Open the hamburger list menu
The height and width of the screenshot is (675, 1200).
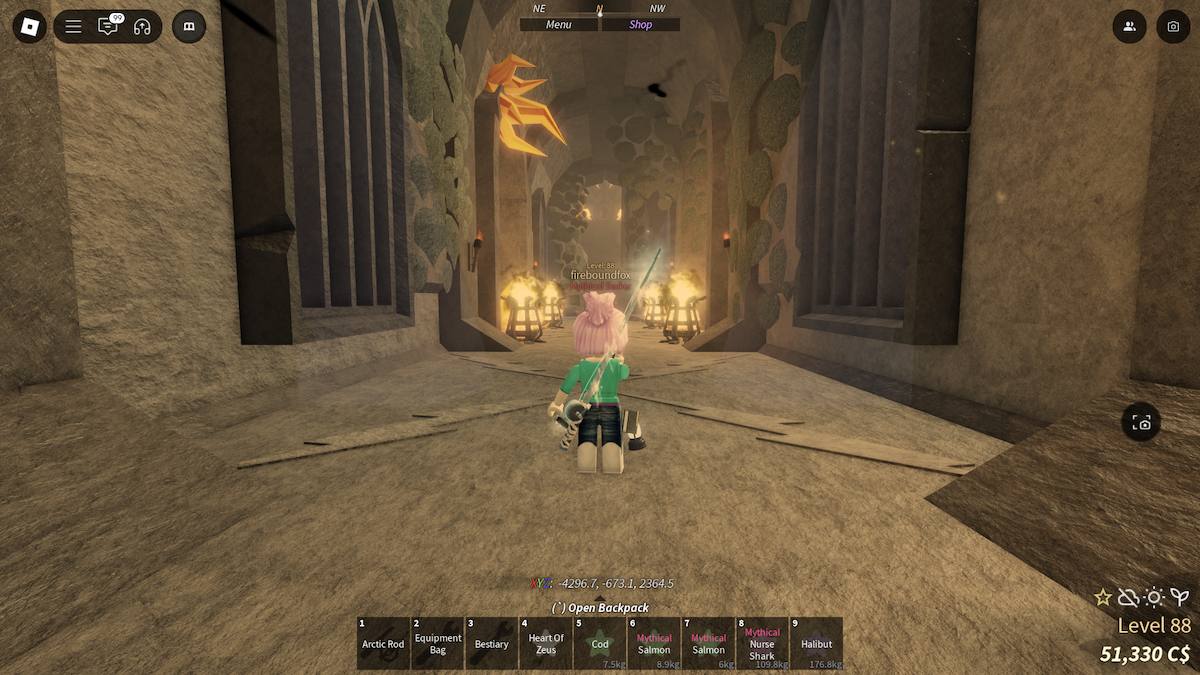(74, 27)
